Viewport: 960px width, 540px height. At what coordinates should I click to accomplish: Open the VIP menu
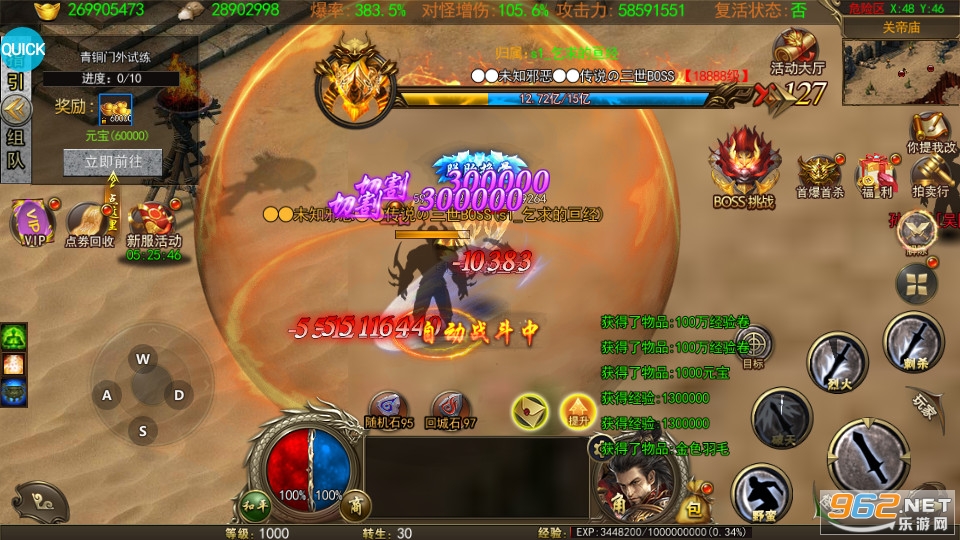(x=34, y=221)
